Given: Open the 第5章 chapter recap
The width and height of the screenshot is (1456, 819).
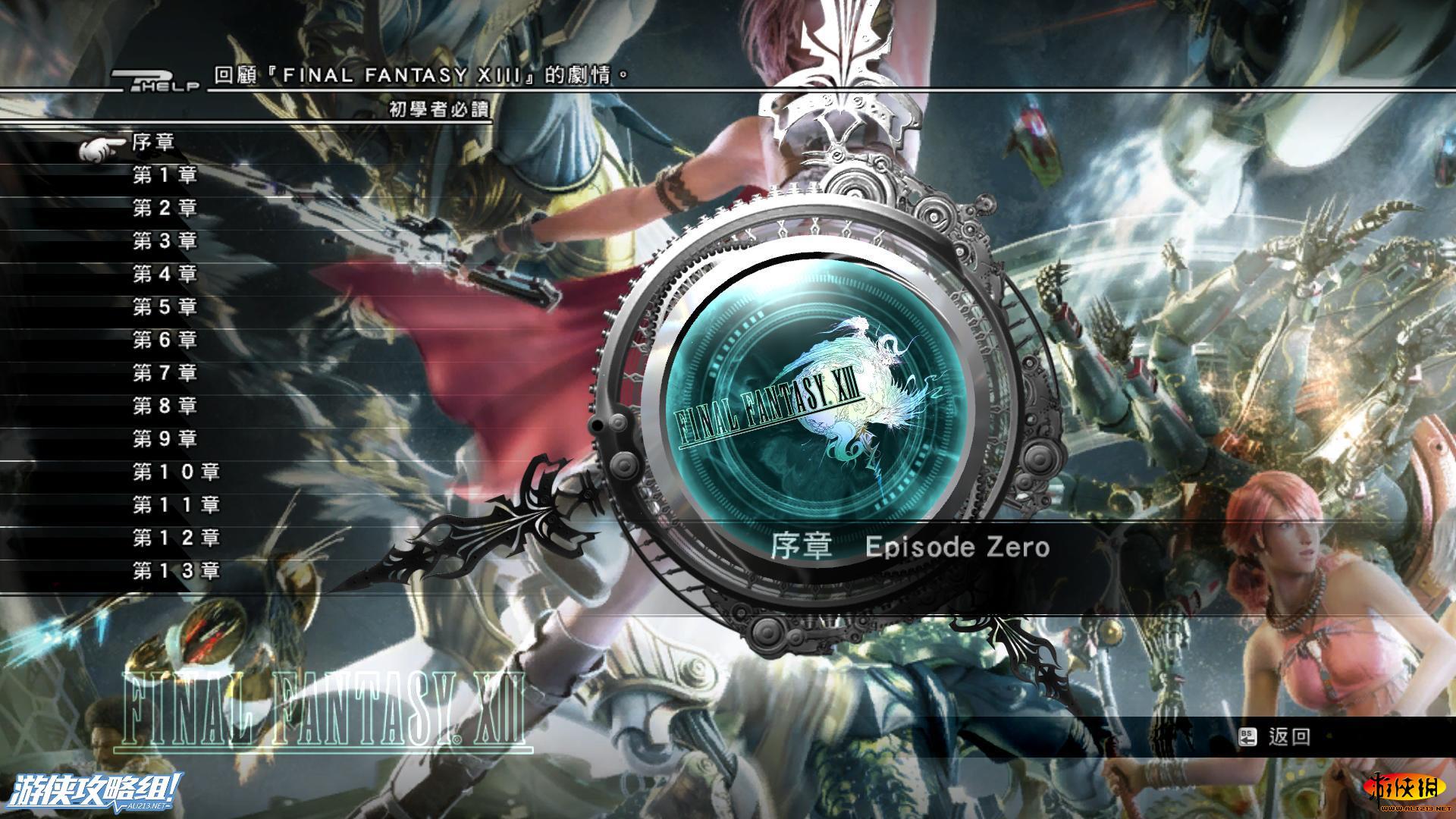Looking at the screenshot, I should 165,307.
